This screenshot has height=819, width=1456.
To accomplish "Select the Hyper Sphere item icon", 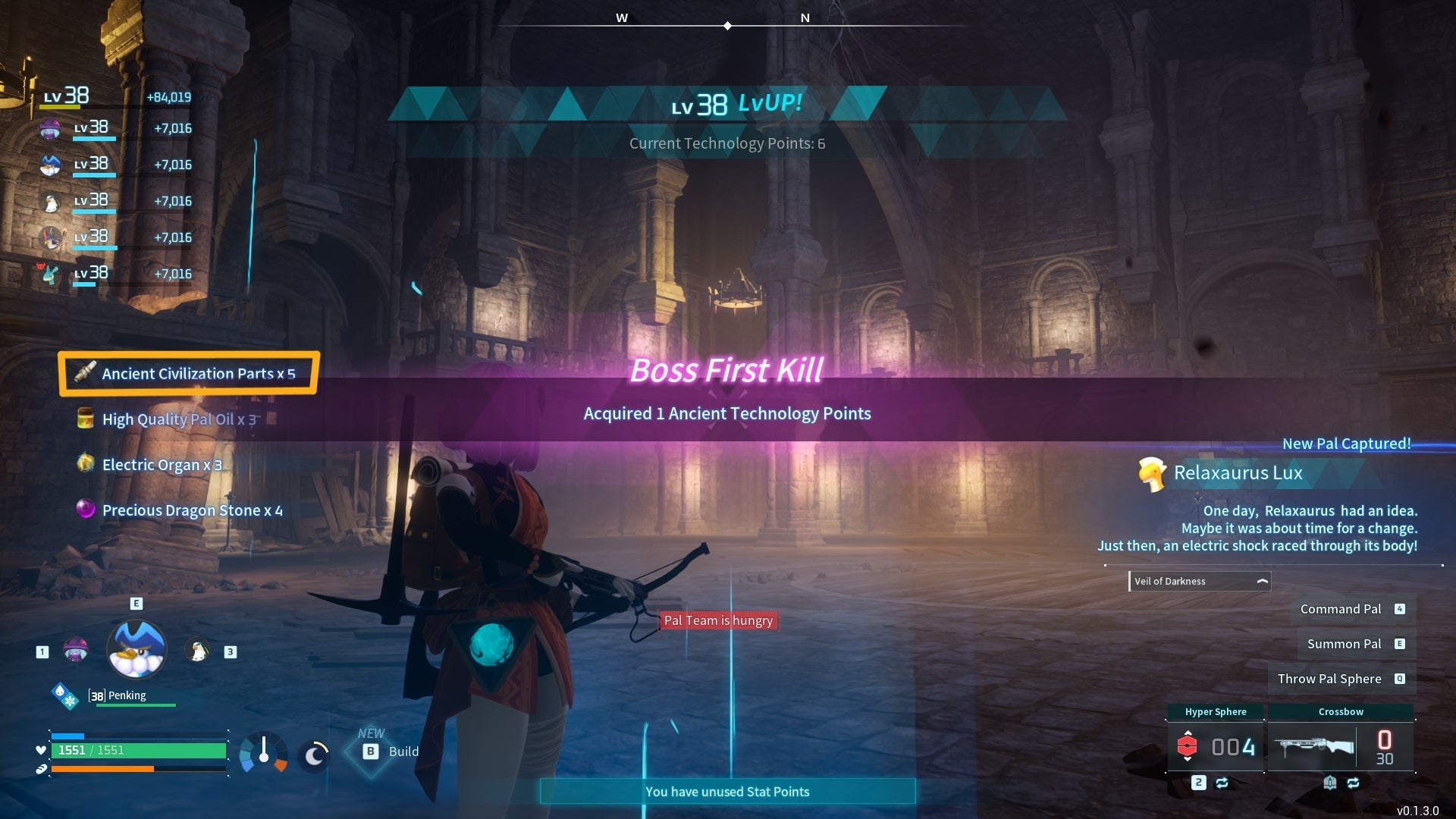I will (1187, 746).
